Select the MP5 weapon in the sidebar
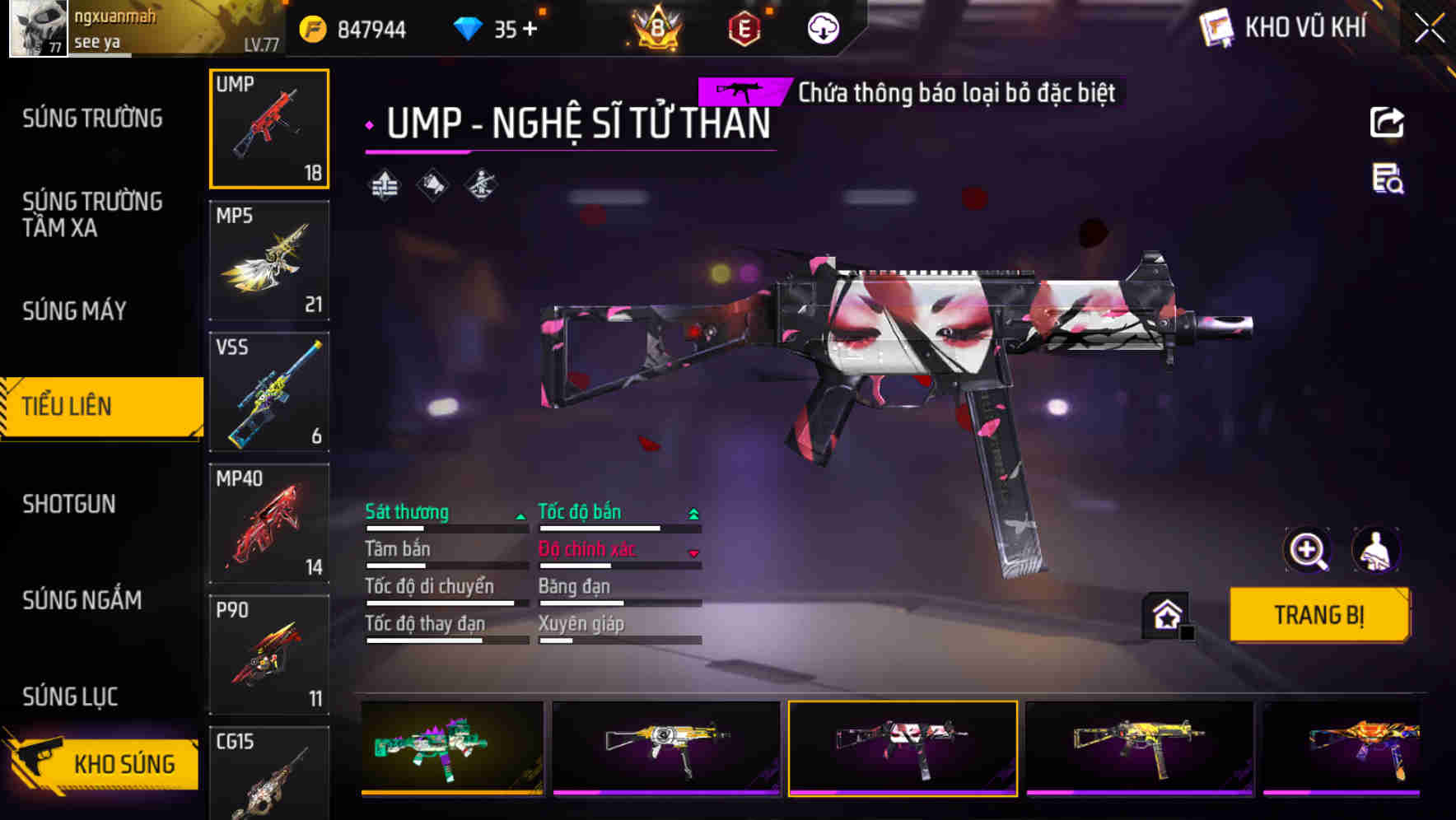The image size is (1456, 820). pyautogui.click(x=269, y=259)
